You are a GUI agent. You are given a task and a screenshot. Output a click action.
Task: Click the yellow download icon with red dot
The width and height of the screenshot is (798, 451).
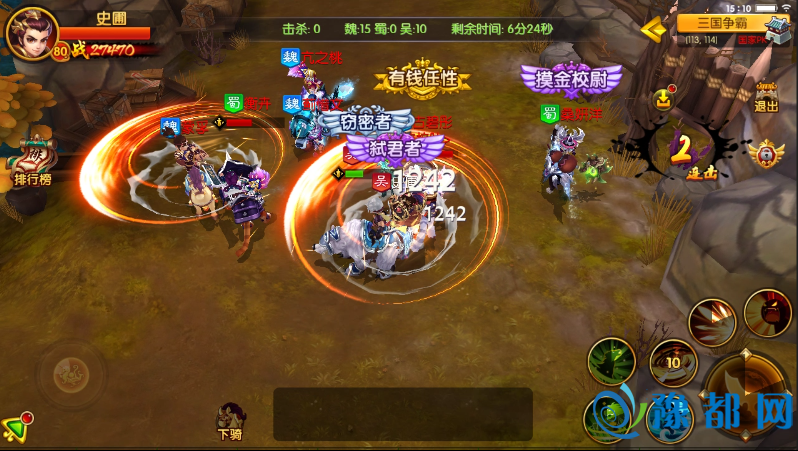664,98
